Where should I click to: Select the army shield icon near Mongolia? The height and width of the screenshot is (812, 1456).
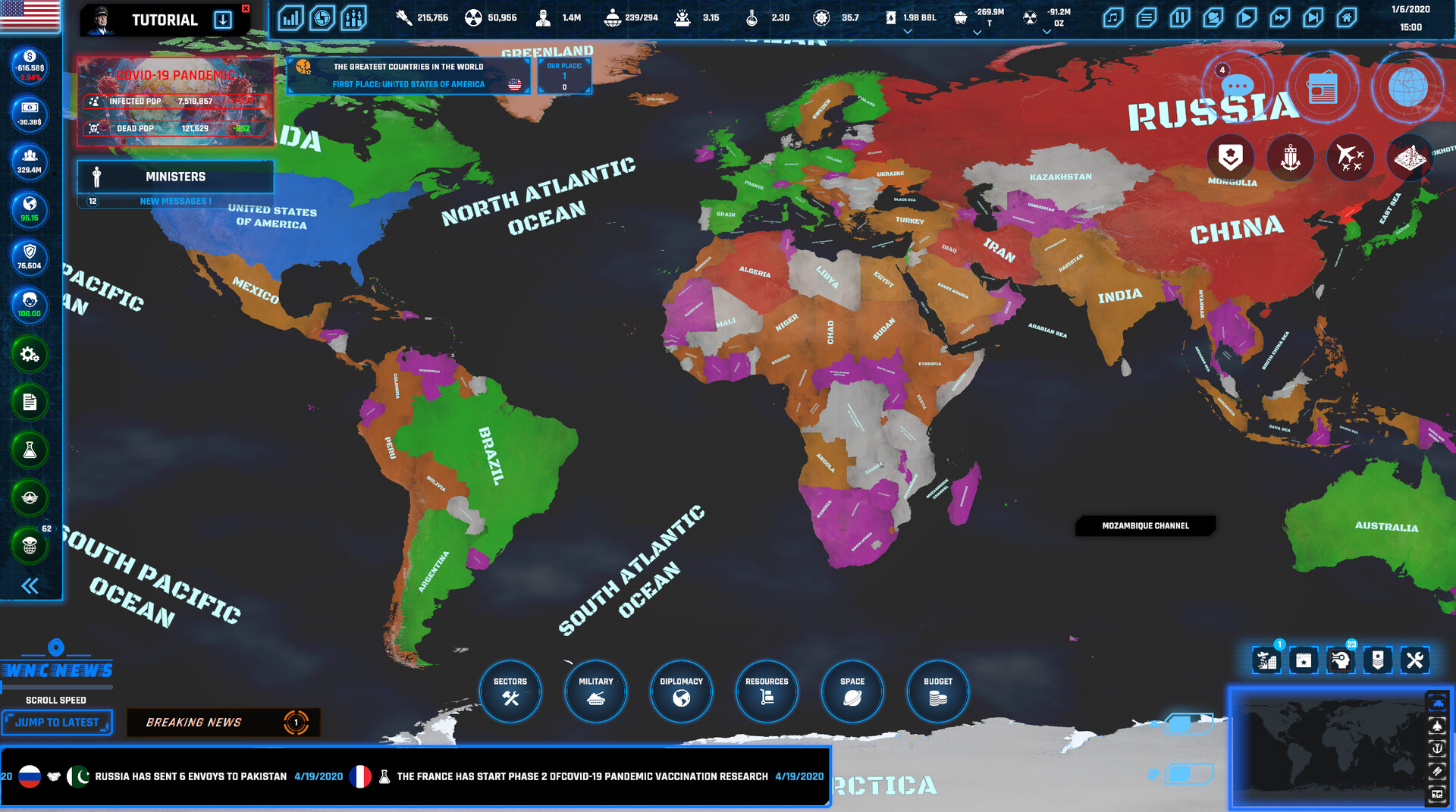[1230, 157]
